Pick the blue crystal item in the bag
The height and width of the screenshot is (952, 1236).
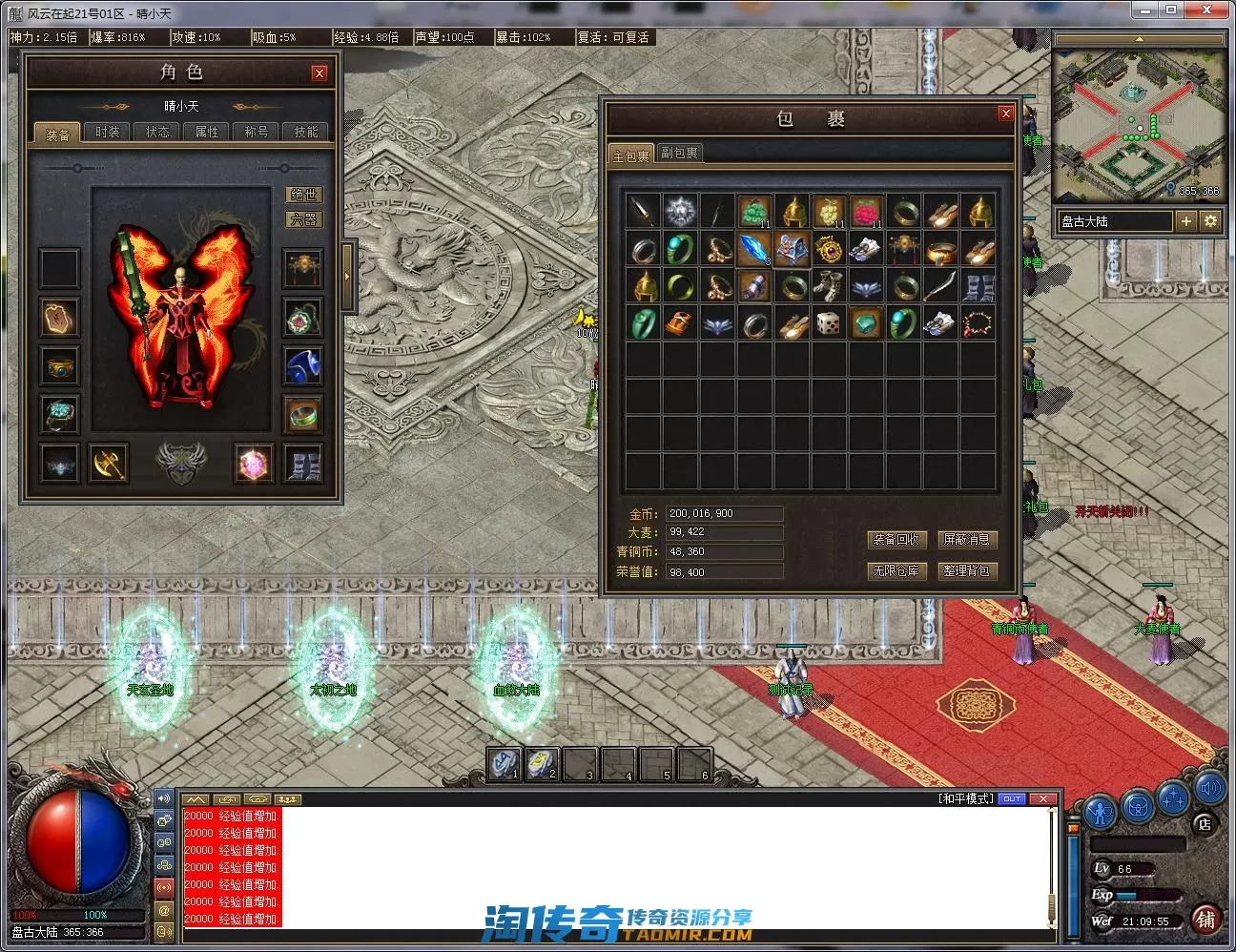coord(754,250)
